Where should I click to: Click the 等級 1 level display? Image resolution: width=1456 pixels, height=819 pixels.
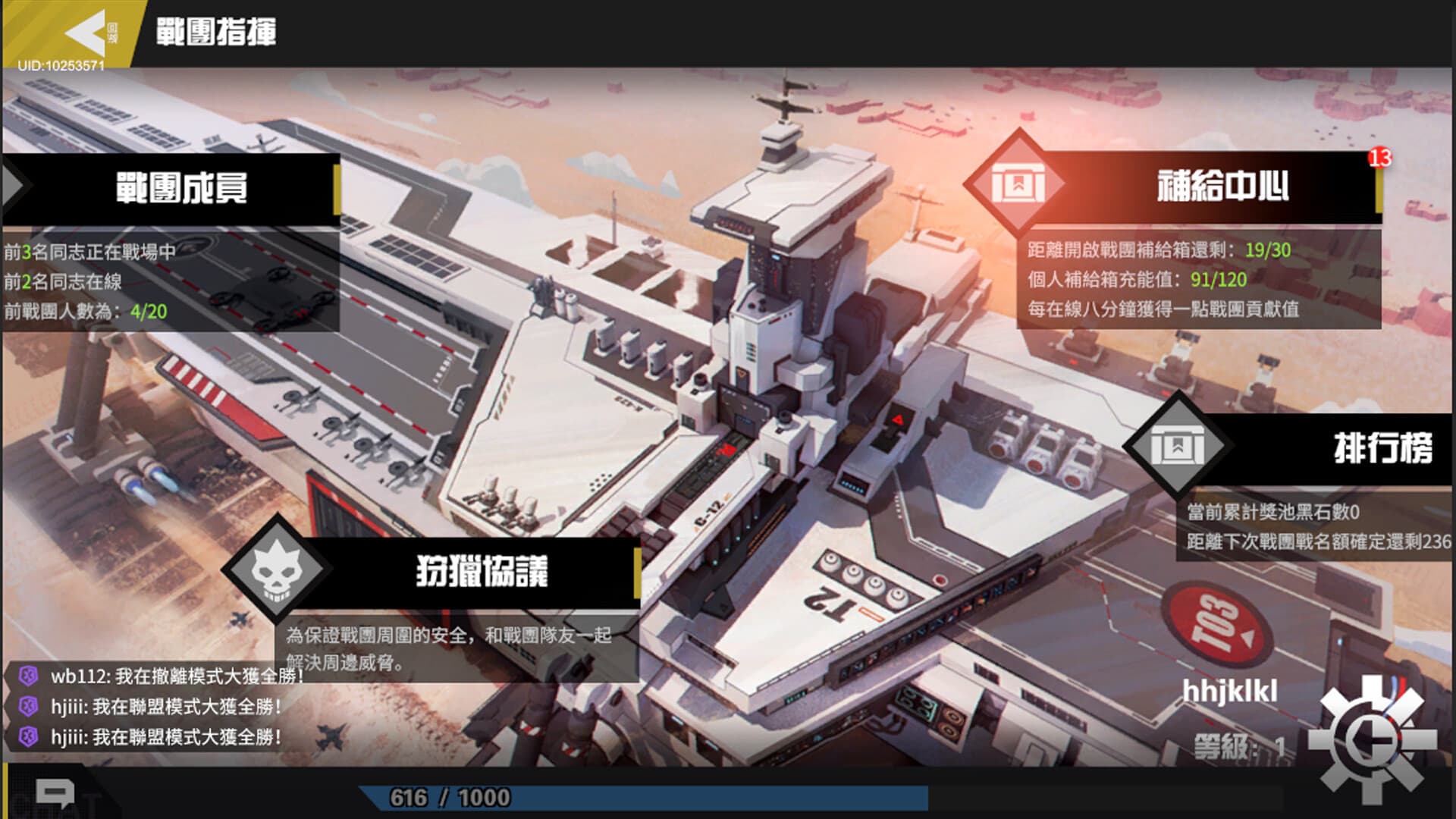click(x=1240, y=747)
